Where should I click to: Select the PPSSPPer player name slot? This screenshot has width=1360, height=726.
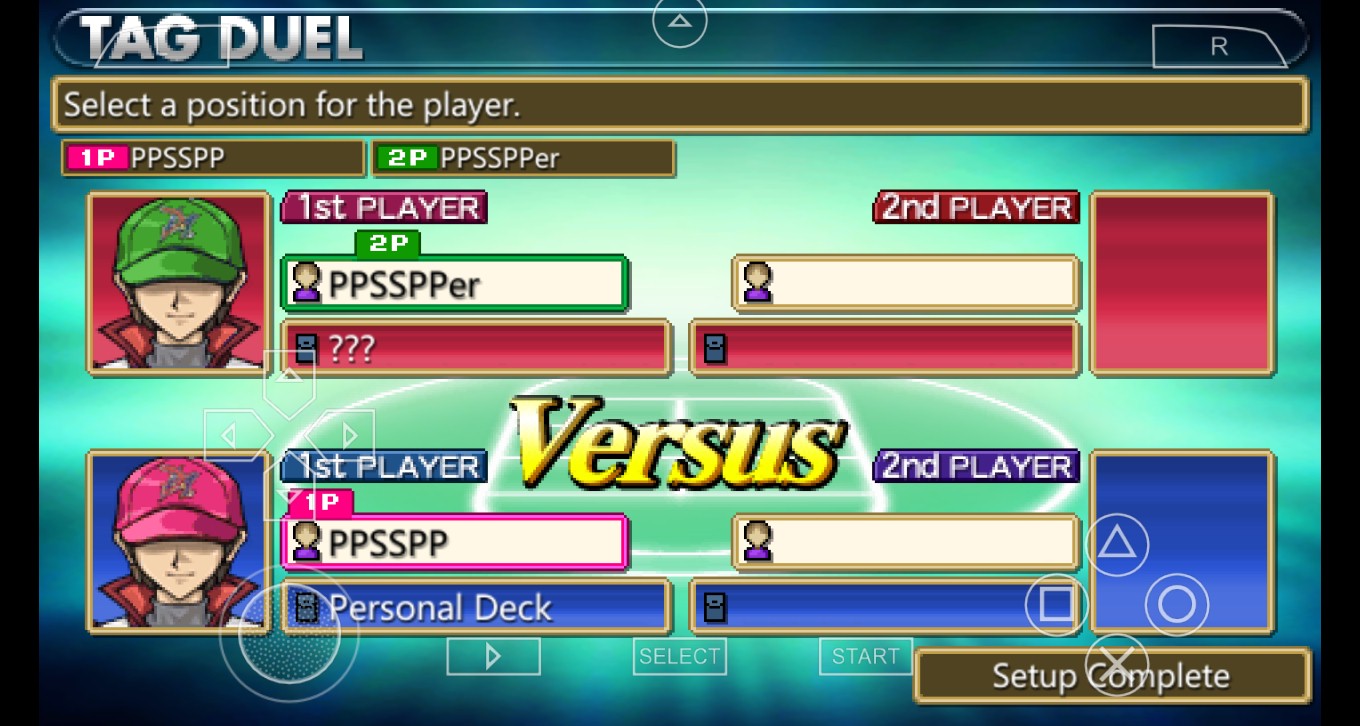point(455,284)
